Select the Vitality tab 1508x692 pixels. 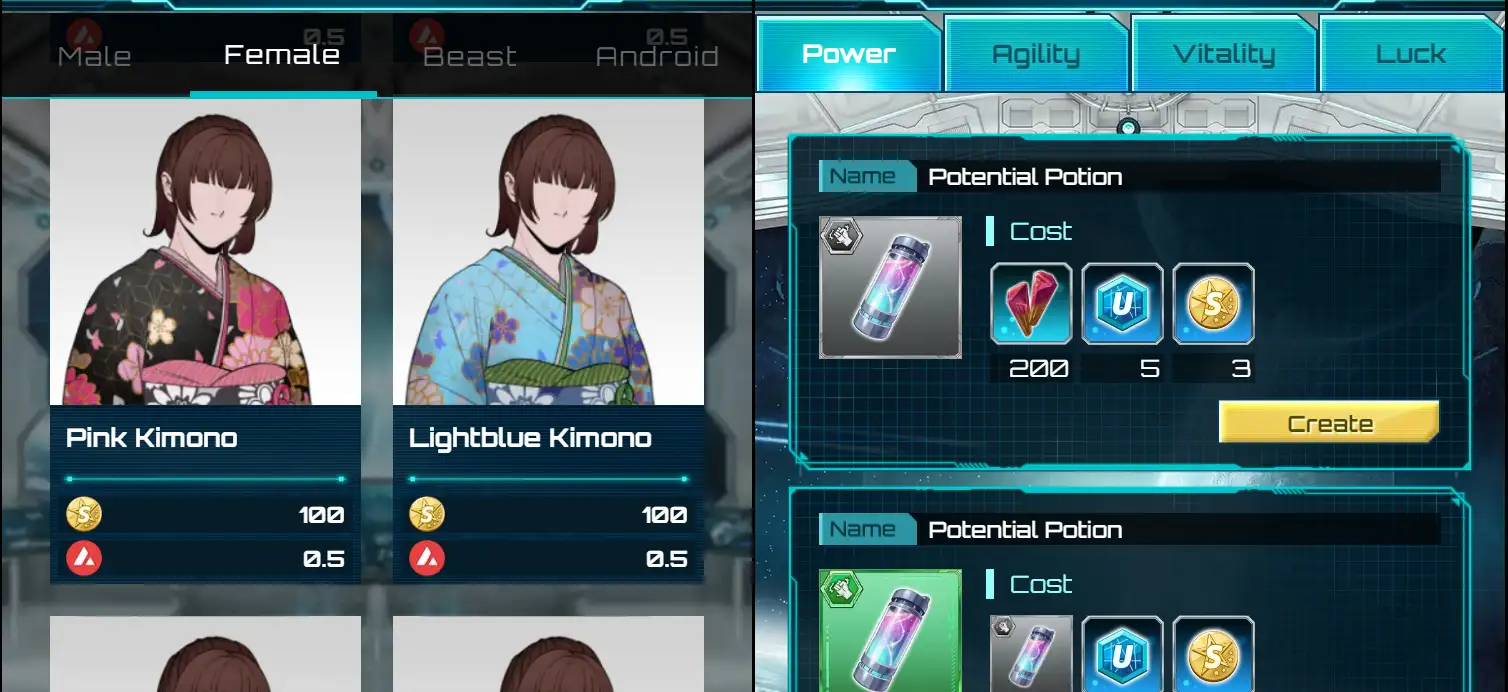[x=1223, y=54]
